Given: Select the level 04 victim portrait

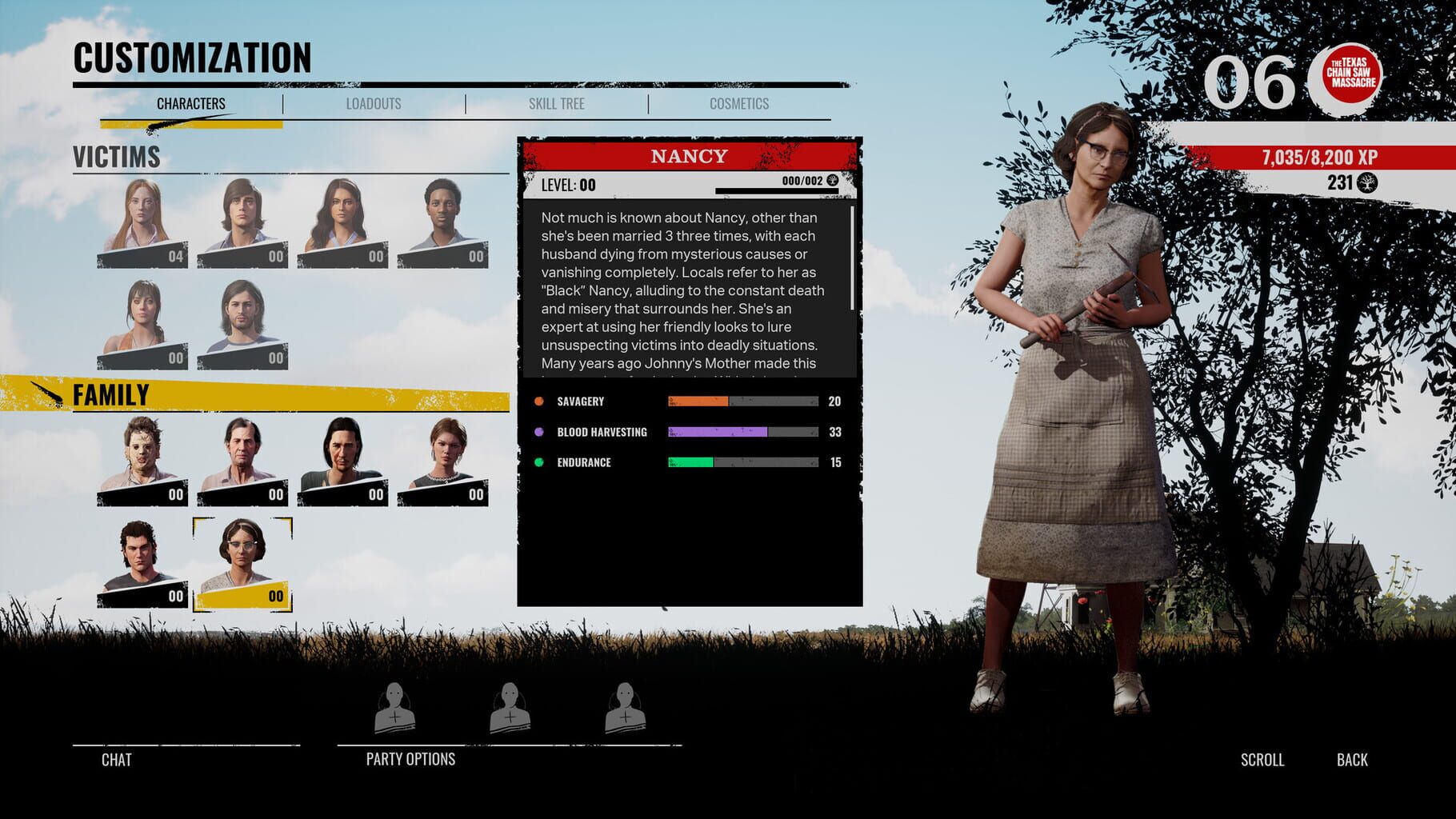Looking at the screenshot, I should click(x=144, y=224).
